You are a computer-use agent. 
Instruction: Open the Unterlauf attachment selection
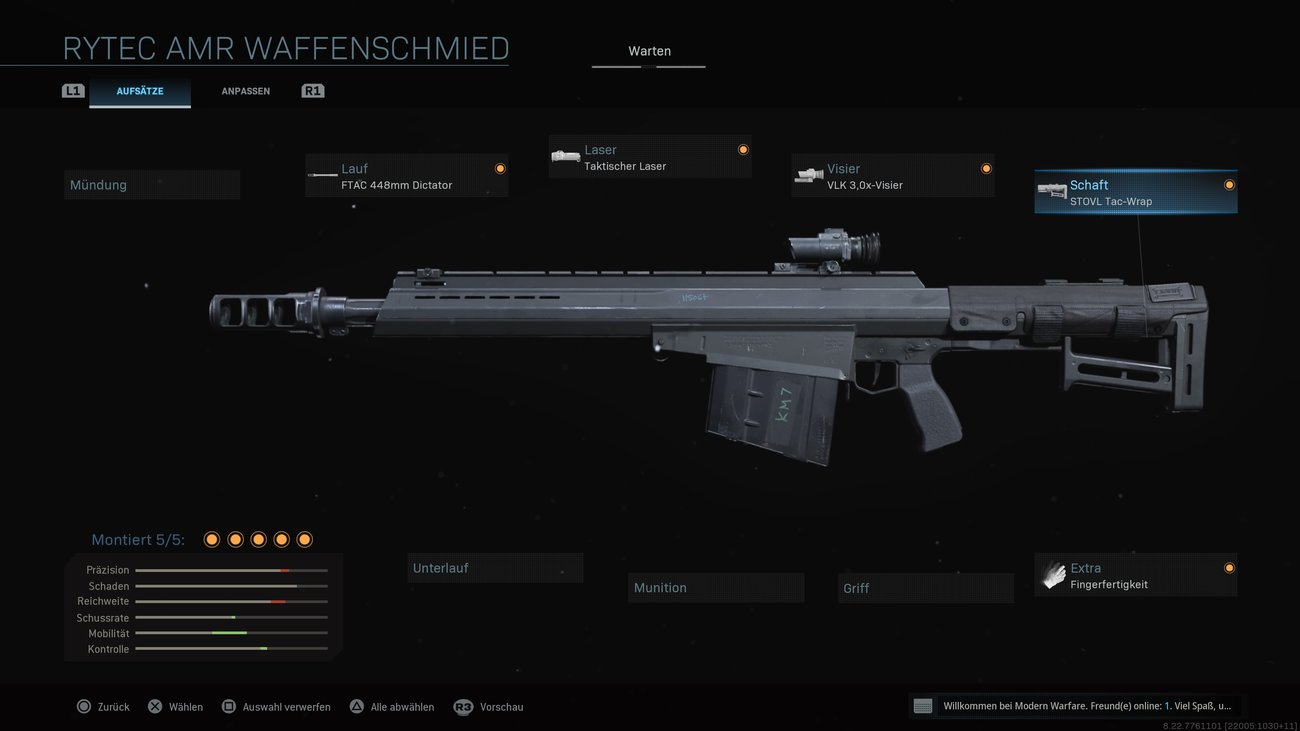click(495, 567)
